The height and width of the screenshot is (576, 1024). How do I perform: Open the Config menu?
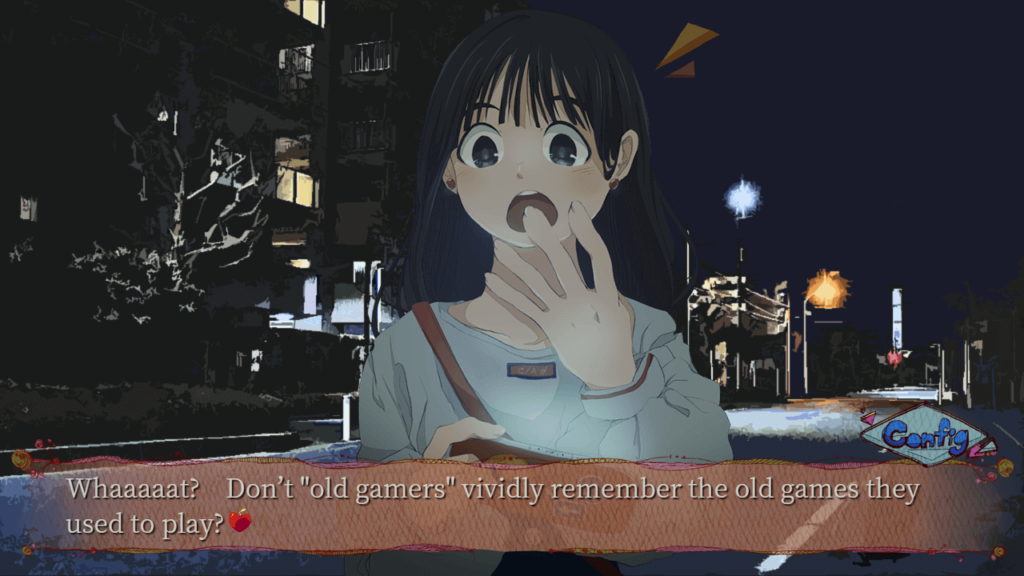[x=926, y=436]
